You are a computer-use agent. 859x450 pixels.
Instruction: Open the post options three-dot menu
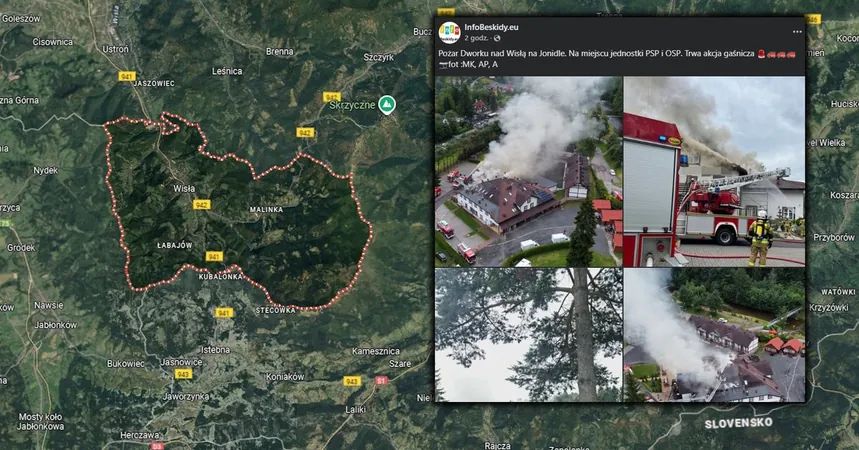click(x=797, y=31)
